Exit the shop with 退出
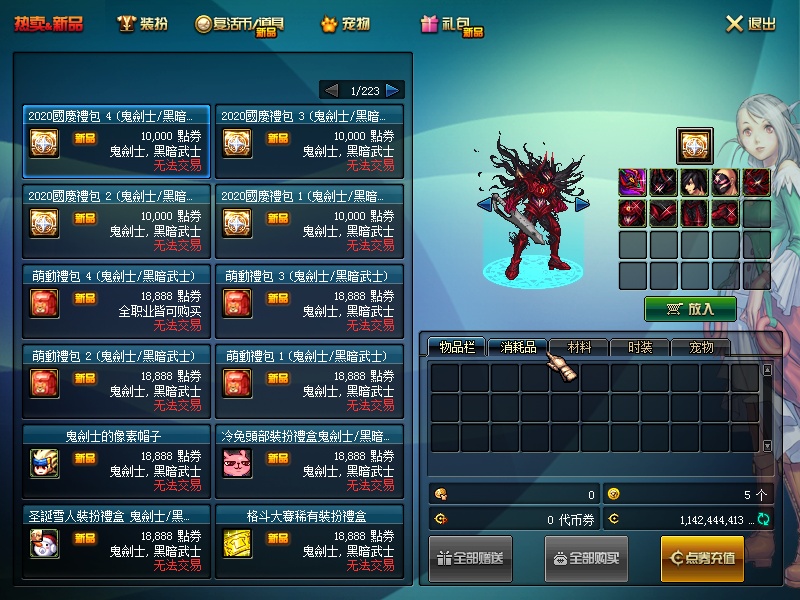 pos(750,24)
